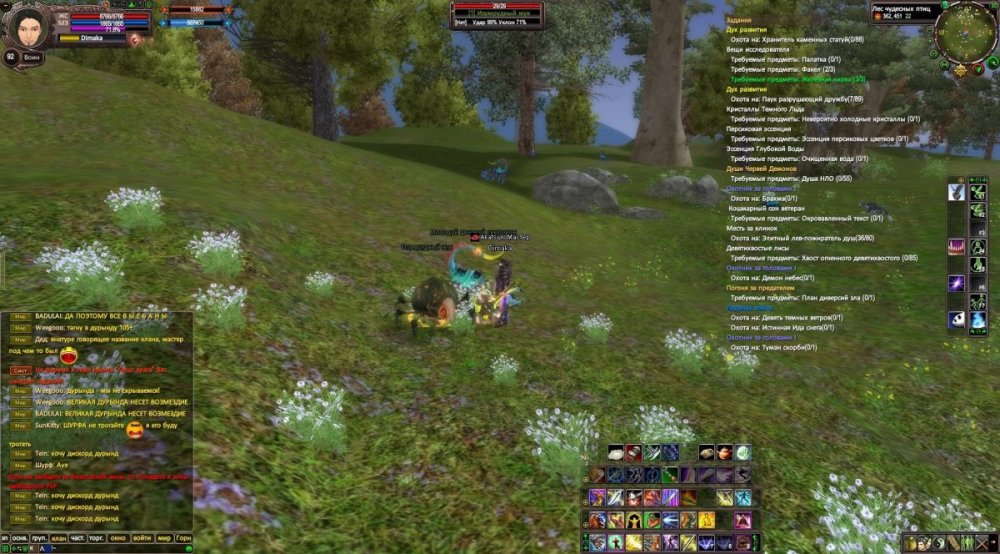
Task: Open the "мир" chat tab
Action: click(164, 538)
